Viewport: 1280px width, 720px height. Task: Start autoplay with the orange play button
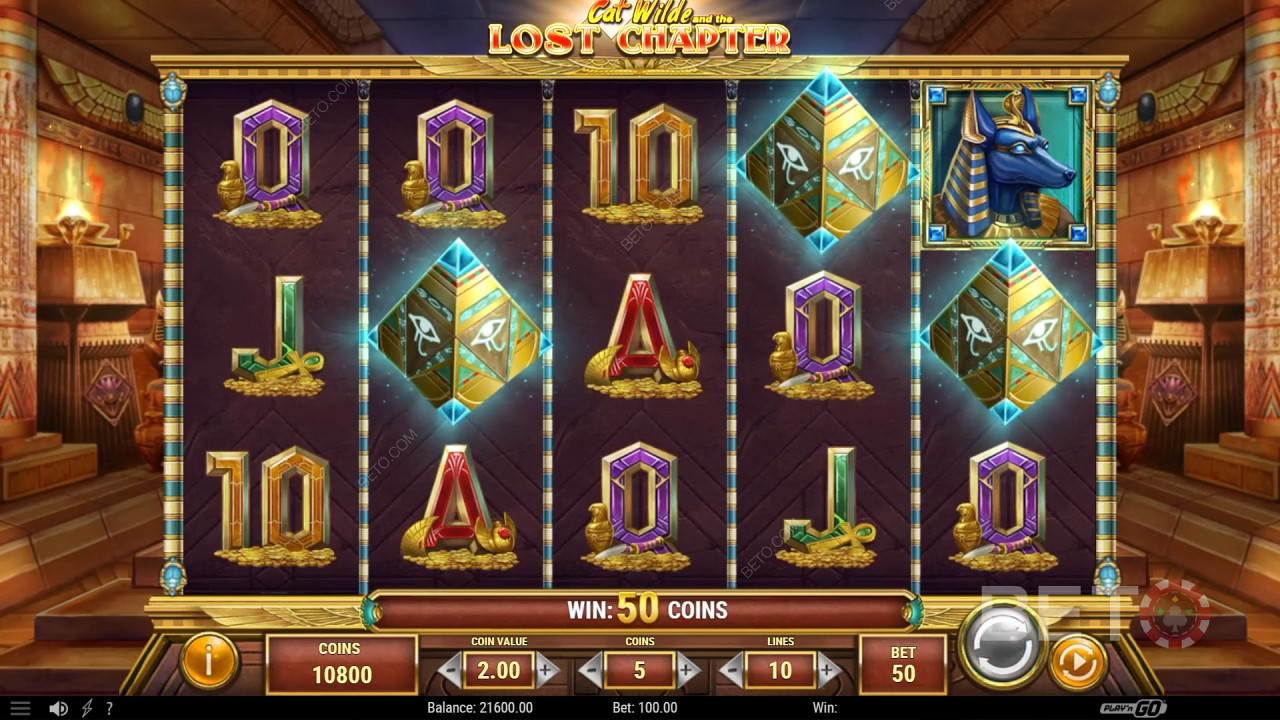coord(1077,661)
